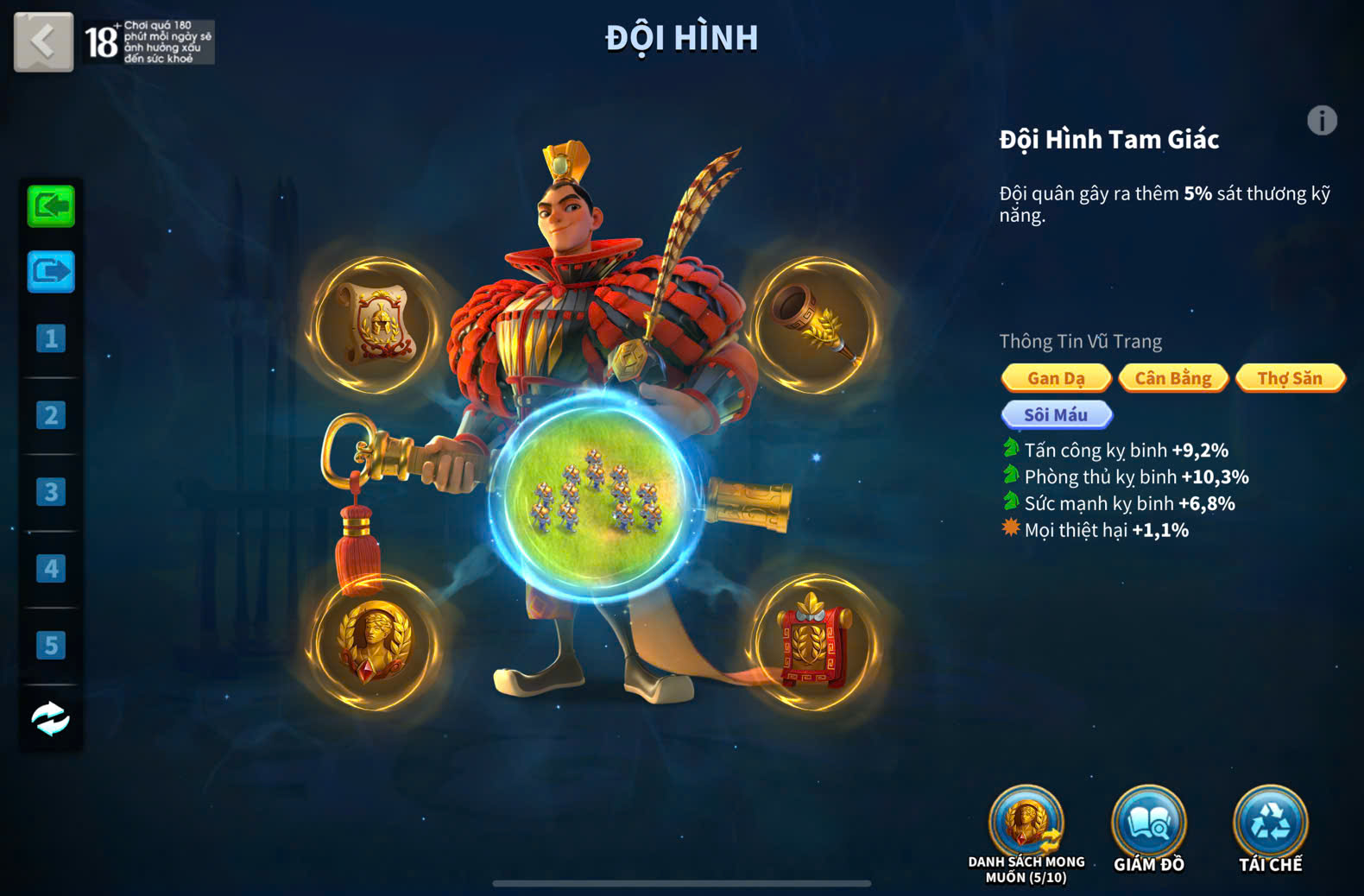Open formation preset 4
1364x896 pixels.
51,568
